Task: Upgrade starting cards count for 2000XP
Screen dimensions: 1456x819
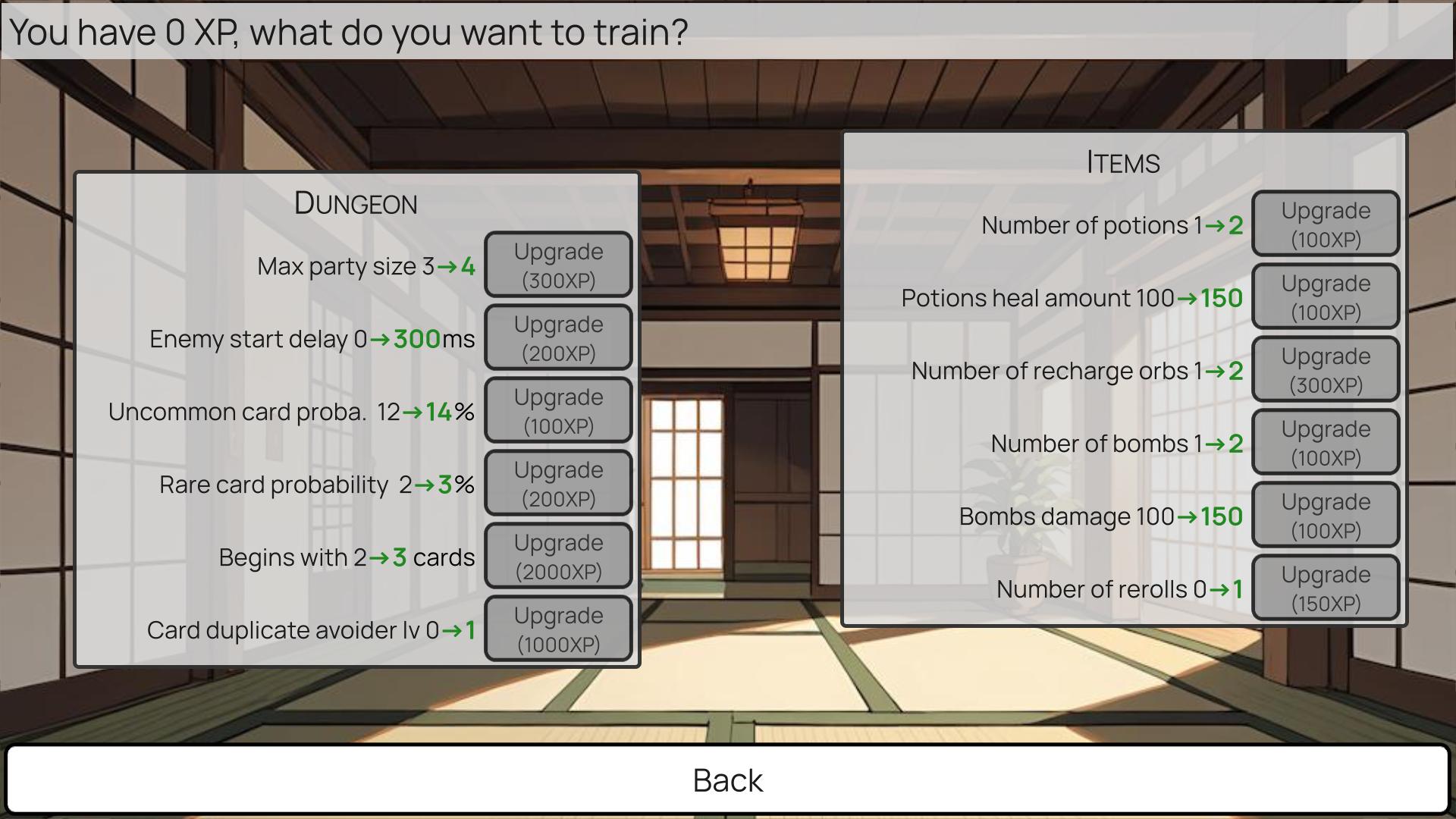Action: [558, 555]
